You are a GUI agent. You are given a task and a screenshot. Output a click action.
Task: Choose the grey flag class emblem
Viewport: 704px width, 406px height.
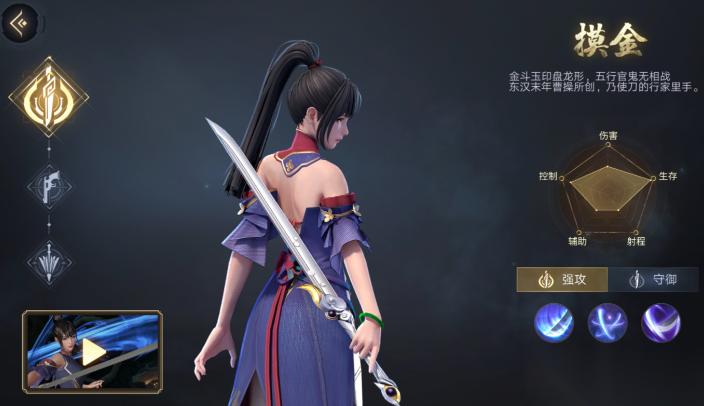(49, 185)
